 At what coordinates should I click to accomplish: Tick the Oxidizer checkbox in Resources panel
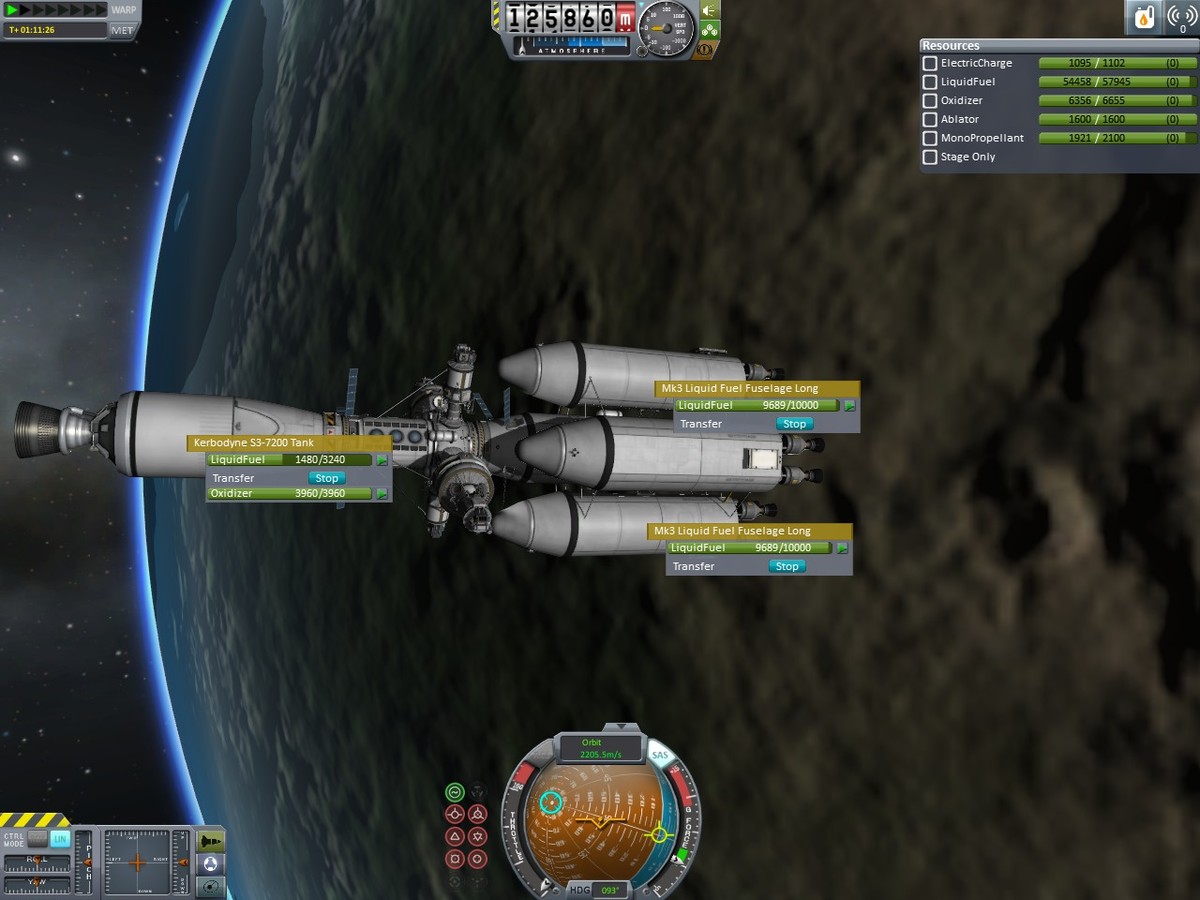(x=930, y=101)
